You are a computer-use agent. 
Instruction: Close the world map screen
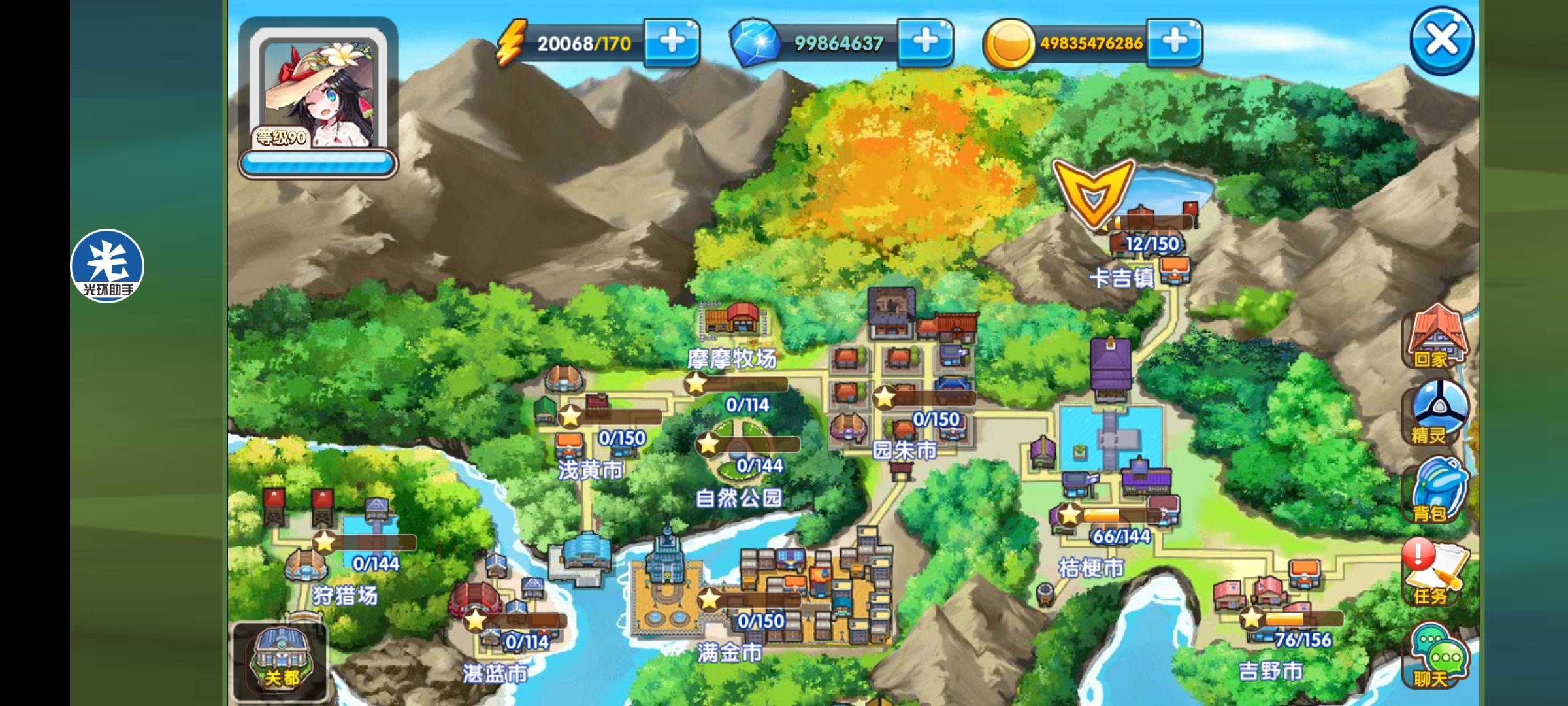click(x=1441, y=41)
